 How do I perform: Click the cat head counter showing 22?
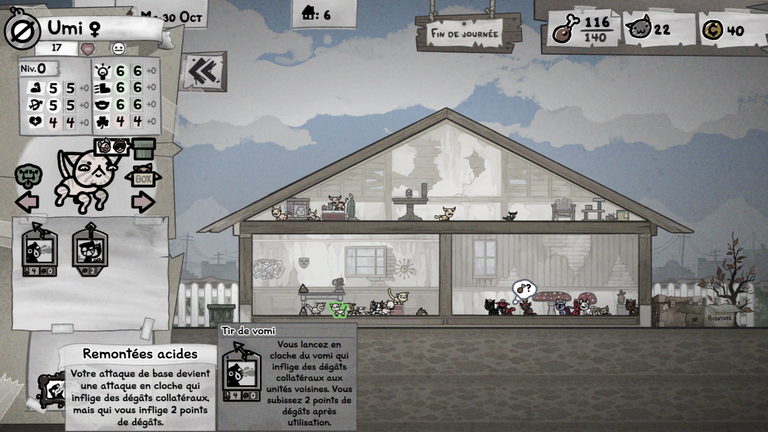(x=651, y=30)
